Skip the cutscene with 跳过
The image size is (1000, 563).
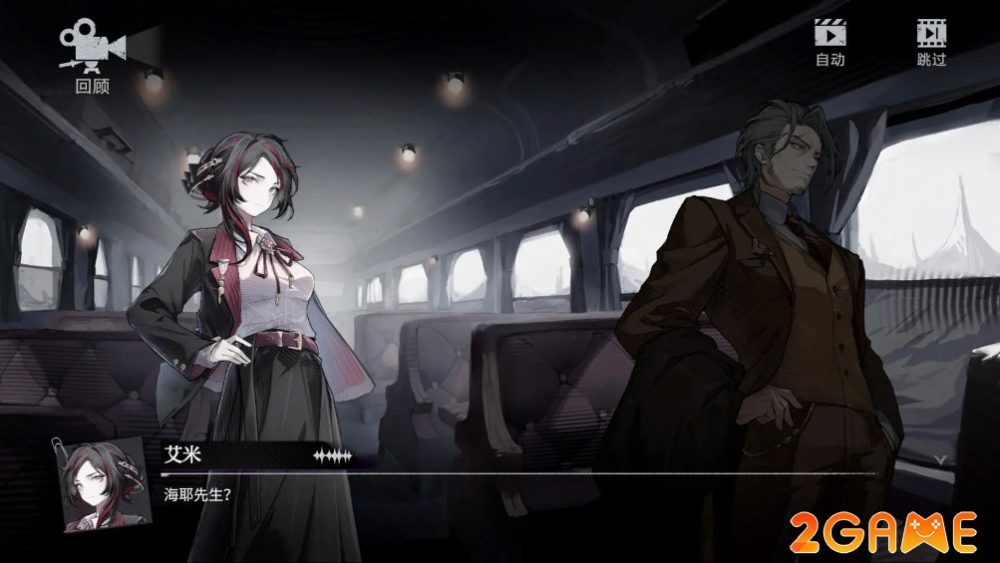[931, 42]
